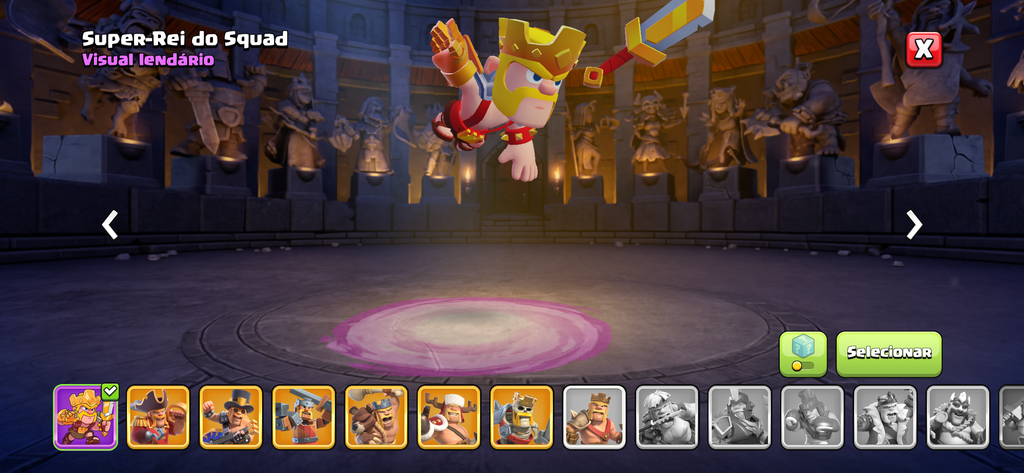Close the skin preview with the red X
Image resolution: width=1024 pixels, height=473 pixels.
pos(924,49)
